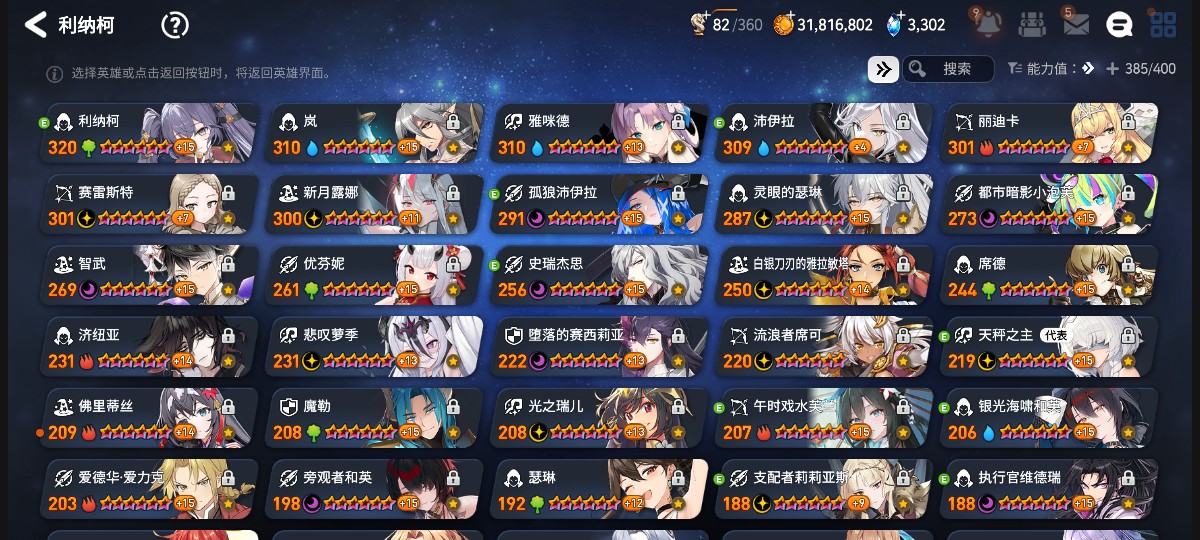Screen dimensions: 1200x540
Task: Pick the 堕落的赛西莉亚 hero card
Action: 600,347
